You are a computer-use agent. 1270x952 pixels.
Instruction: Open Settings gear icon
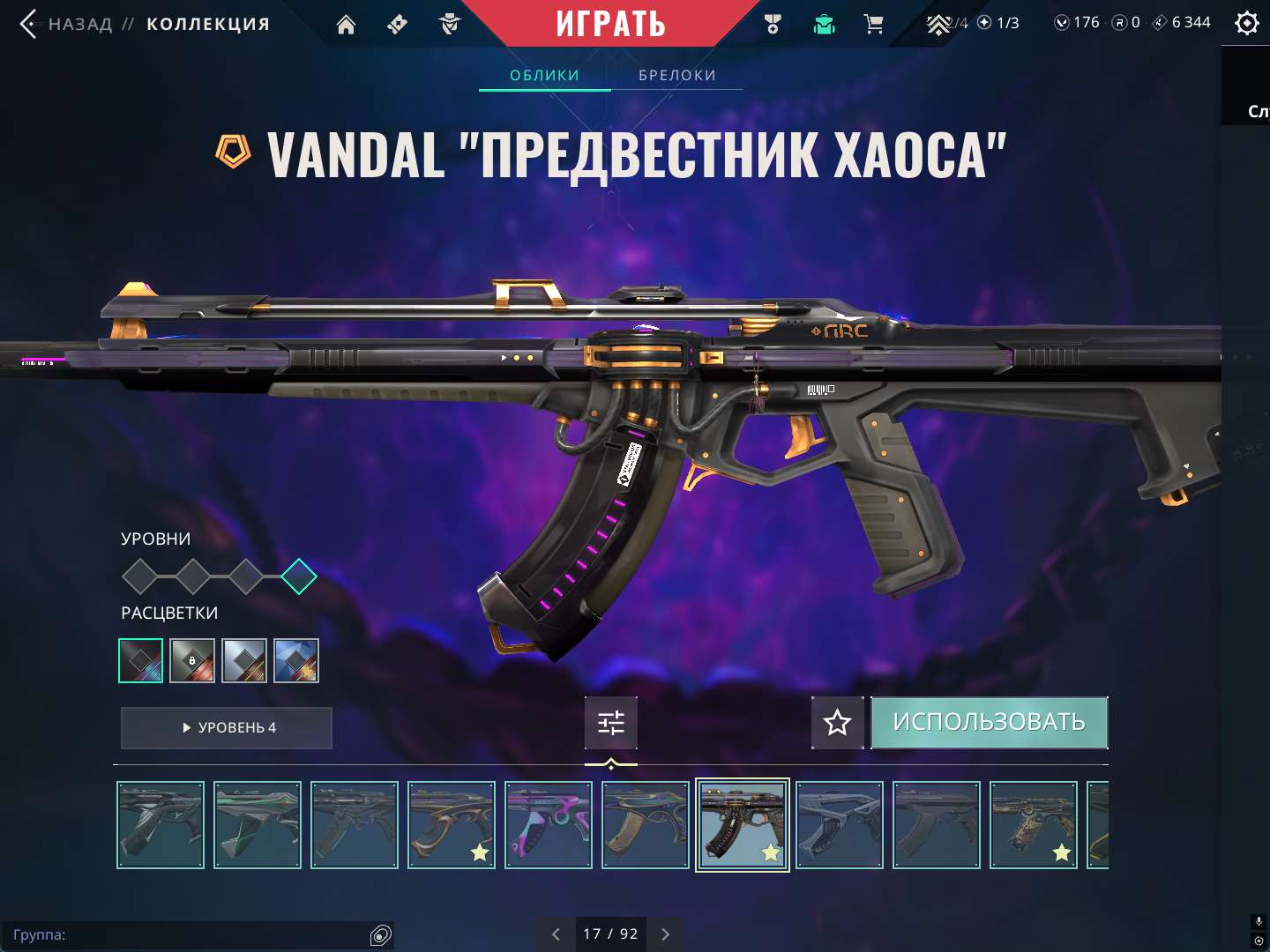point(1246,22)
